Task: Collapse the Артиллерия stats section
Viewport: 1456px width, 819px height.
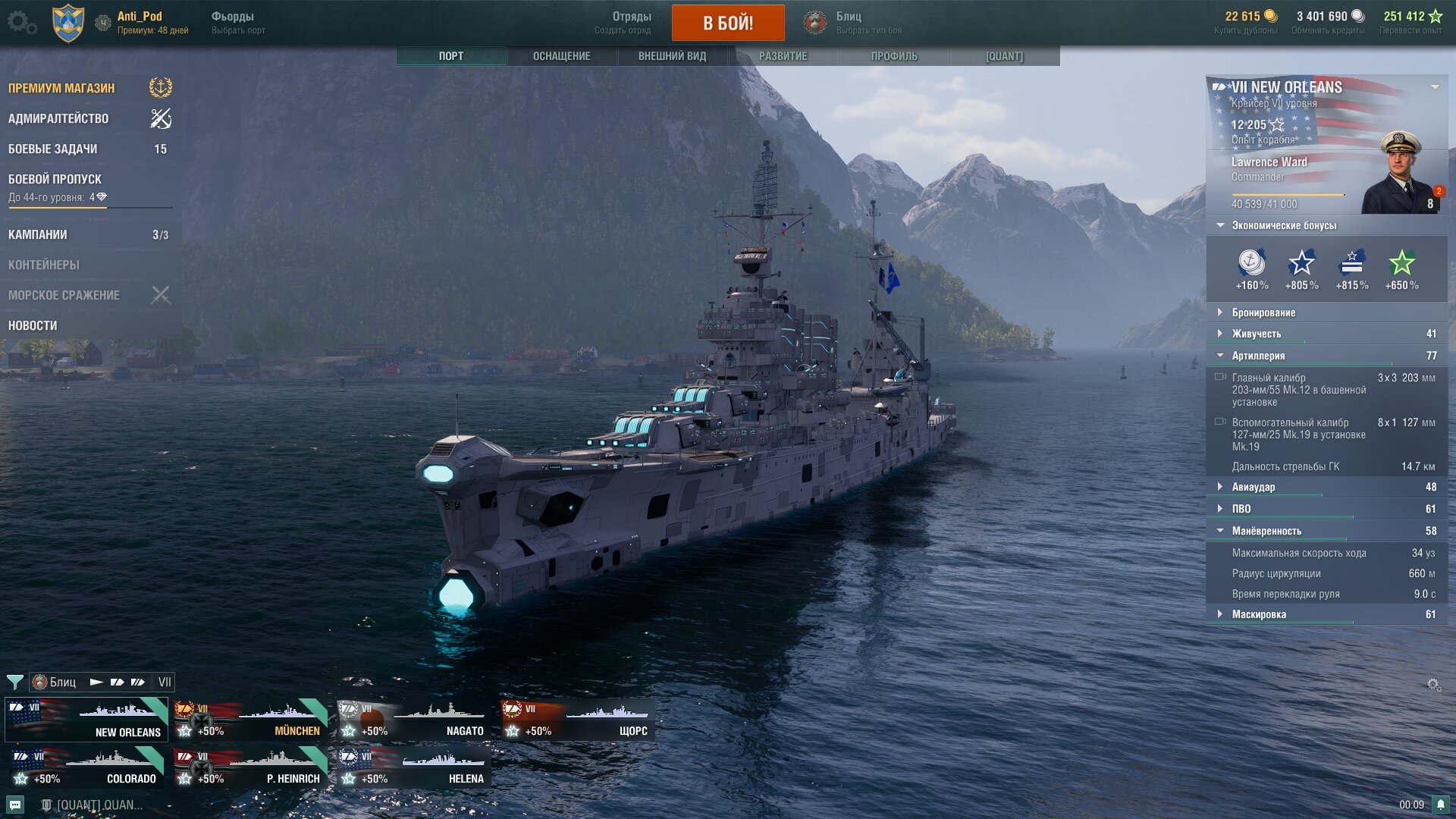Action: (1258, 356)
